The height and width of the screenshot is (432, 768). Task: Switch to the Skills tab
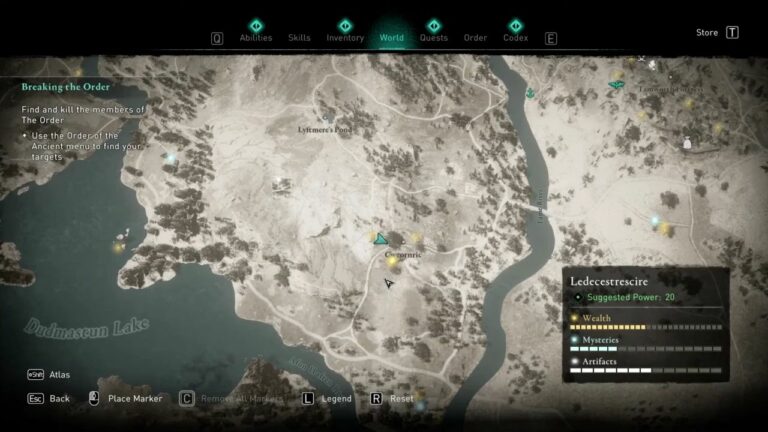coord(299,37)
